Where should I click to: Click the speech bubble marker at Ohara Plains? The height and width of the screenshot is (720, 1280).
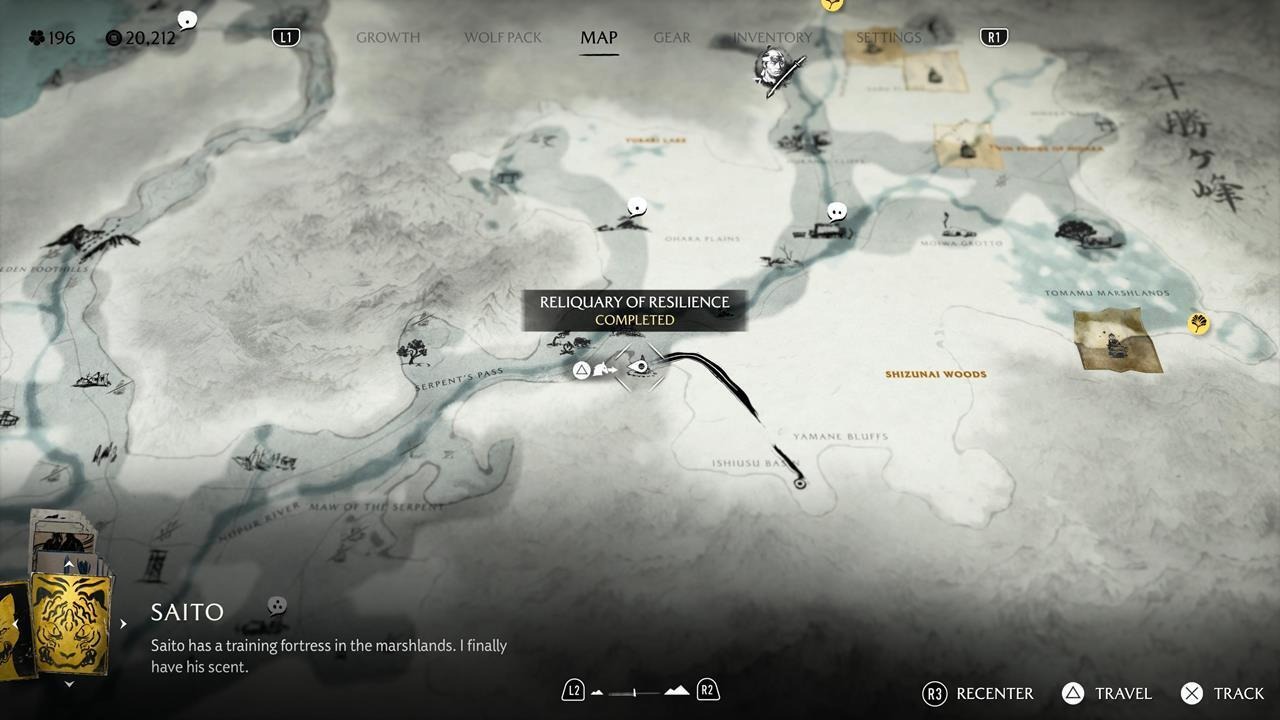(x=636, y=208)
